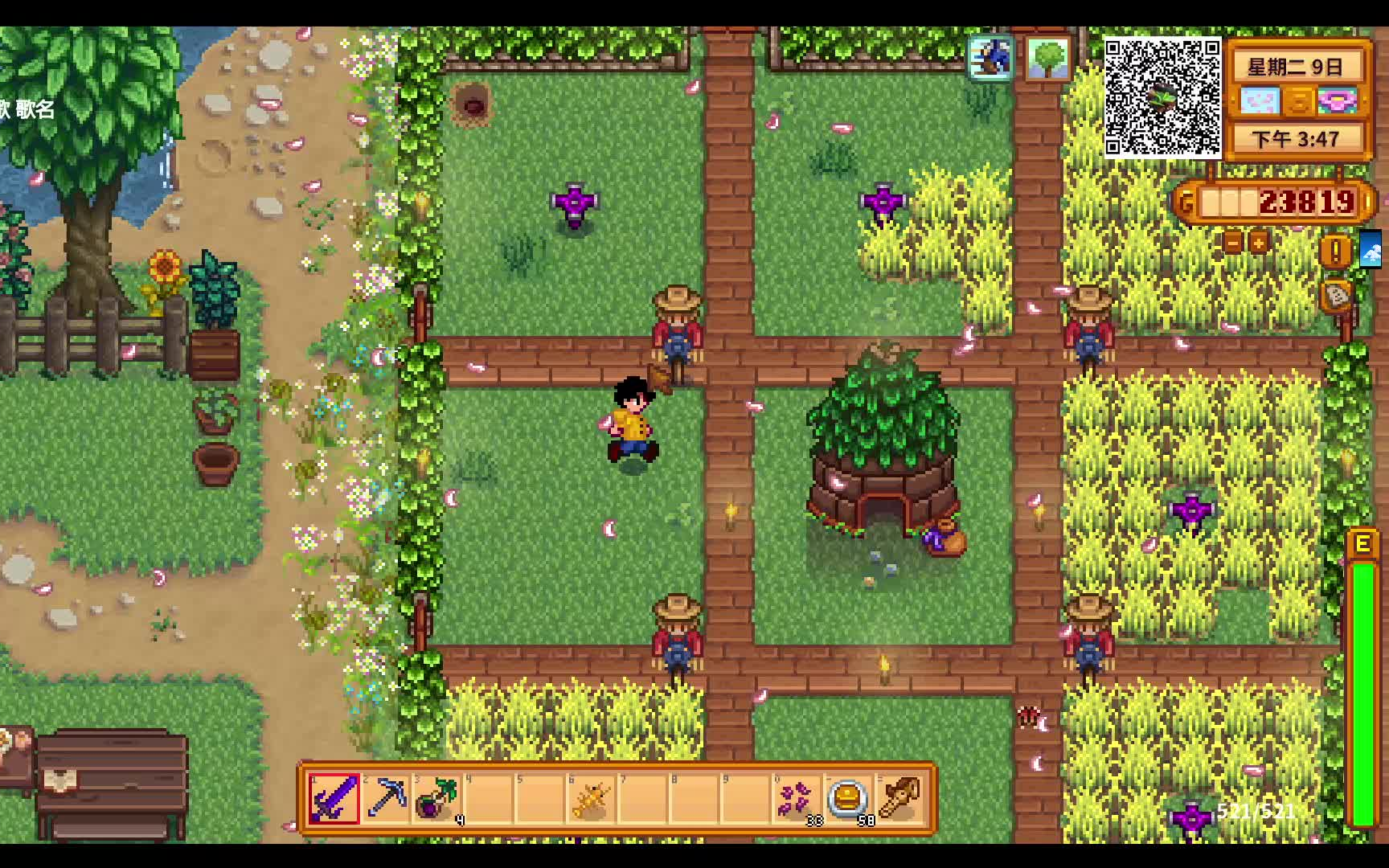
Task: Click the QR code overlay
Action: 1162,96
